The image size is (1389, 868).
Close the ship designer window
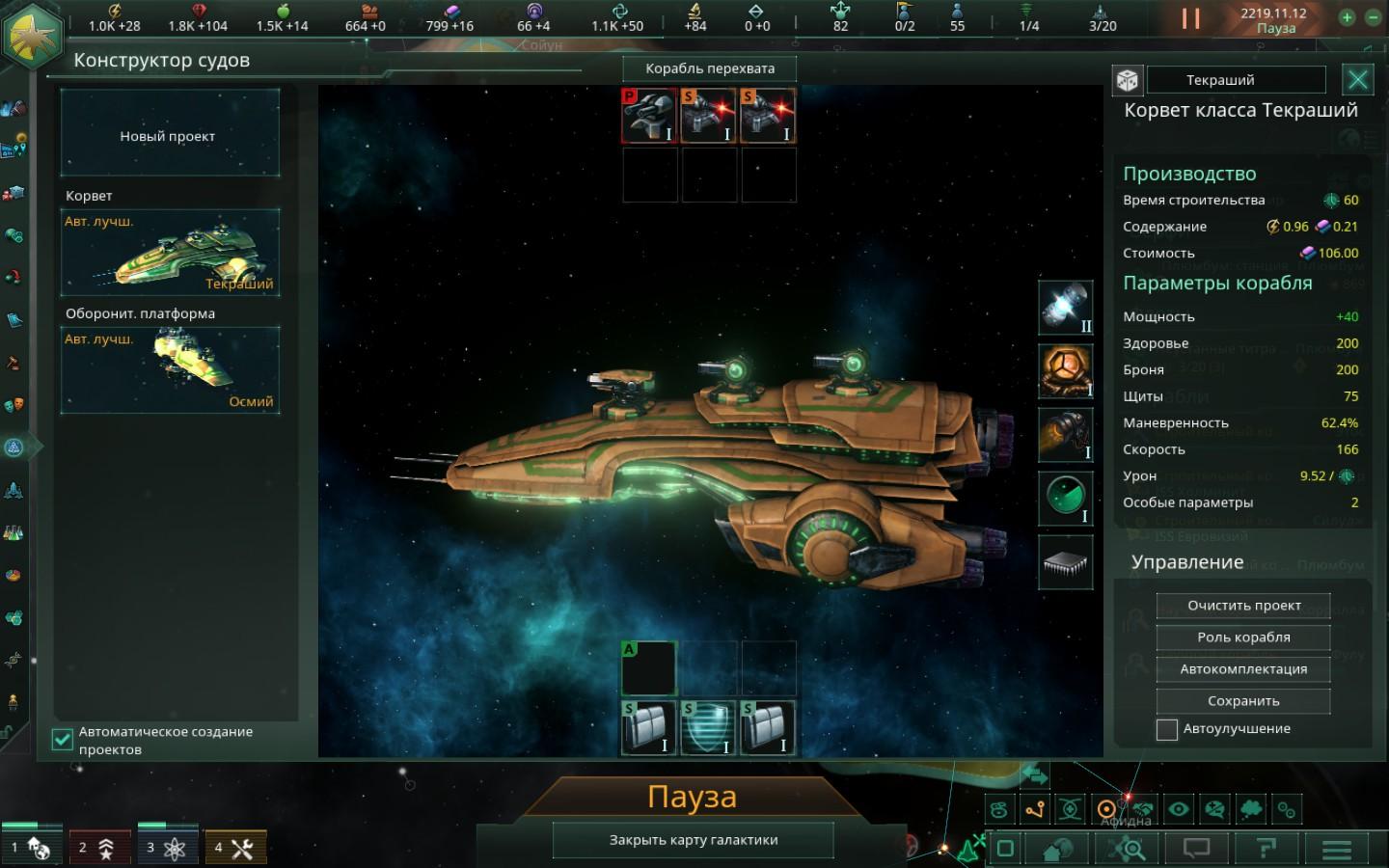[1358, 80]
